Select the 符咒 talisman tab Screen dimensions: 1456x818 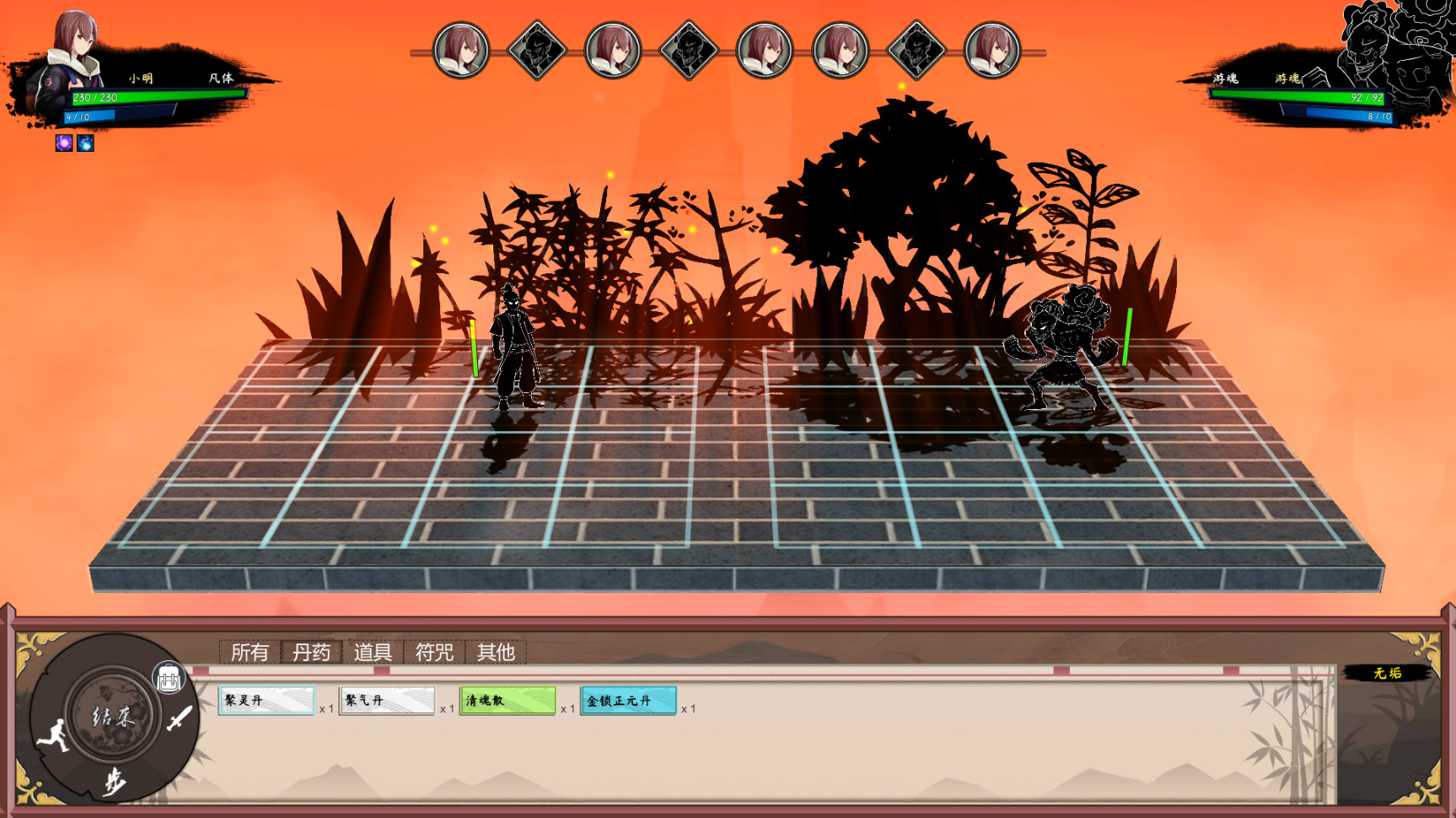434,652
